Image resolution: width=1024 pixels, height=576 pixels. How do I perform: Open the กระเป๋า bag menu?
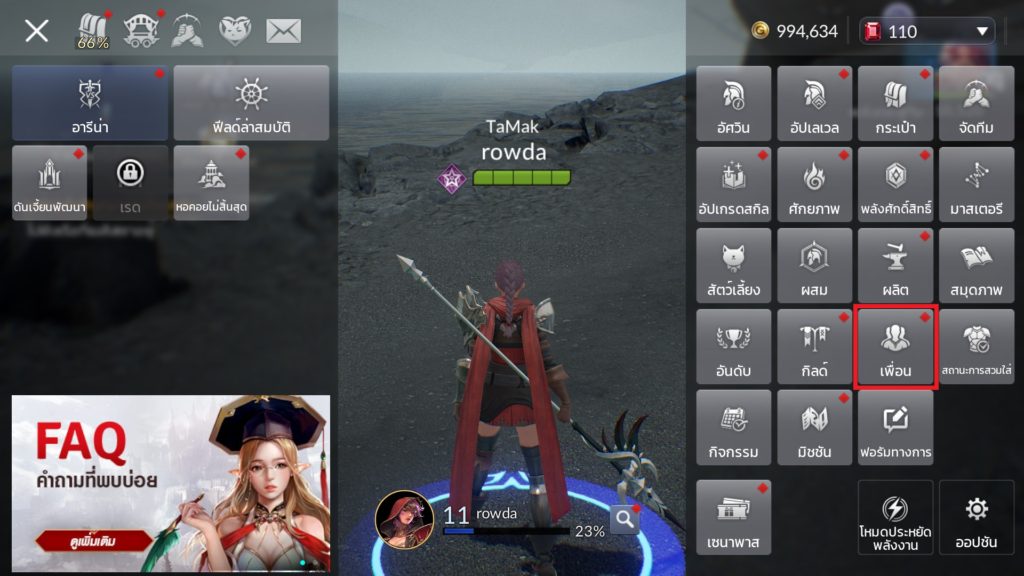point(895,103)
